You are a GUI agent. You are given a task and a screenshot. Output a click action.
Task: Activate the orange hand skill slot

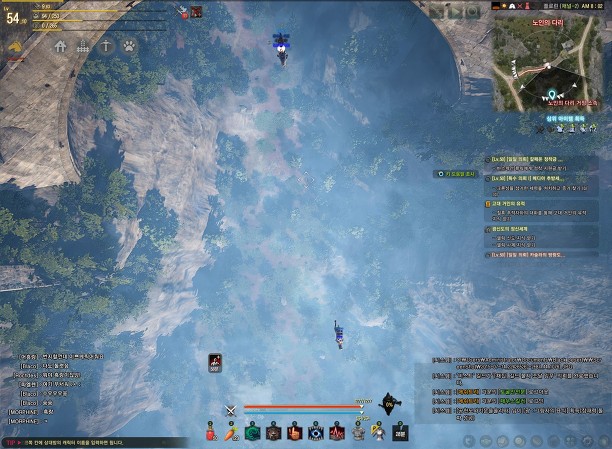tap(294, 433)
